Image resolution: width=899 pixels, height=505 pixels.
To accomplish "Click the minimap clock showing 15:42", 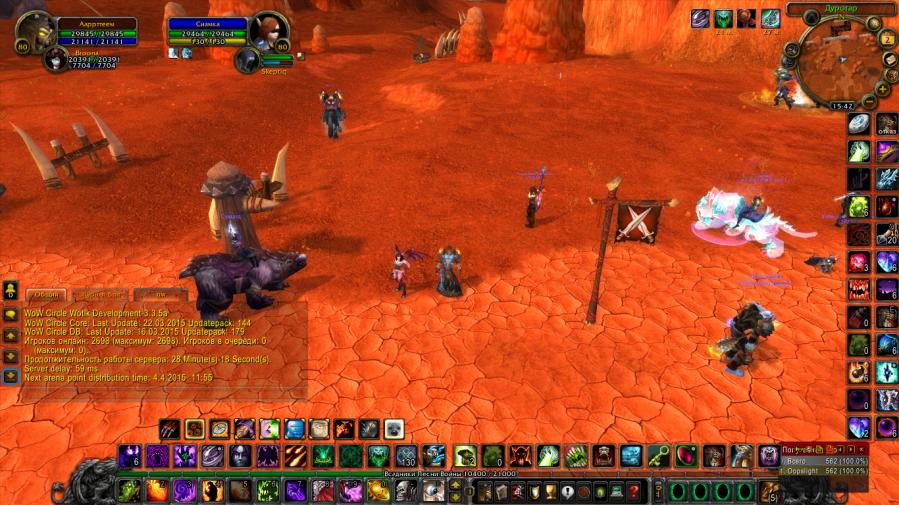I will tap(842, 105).
